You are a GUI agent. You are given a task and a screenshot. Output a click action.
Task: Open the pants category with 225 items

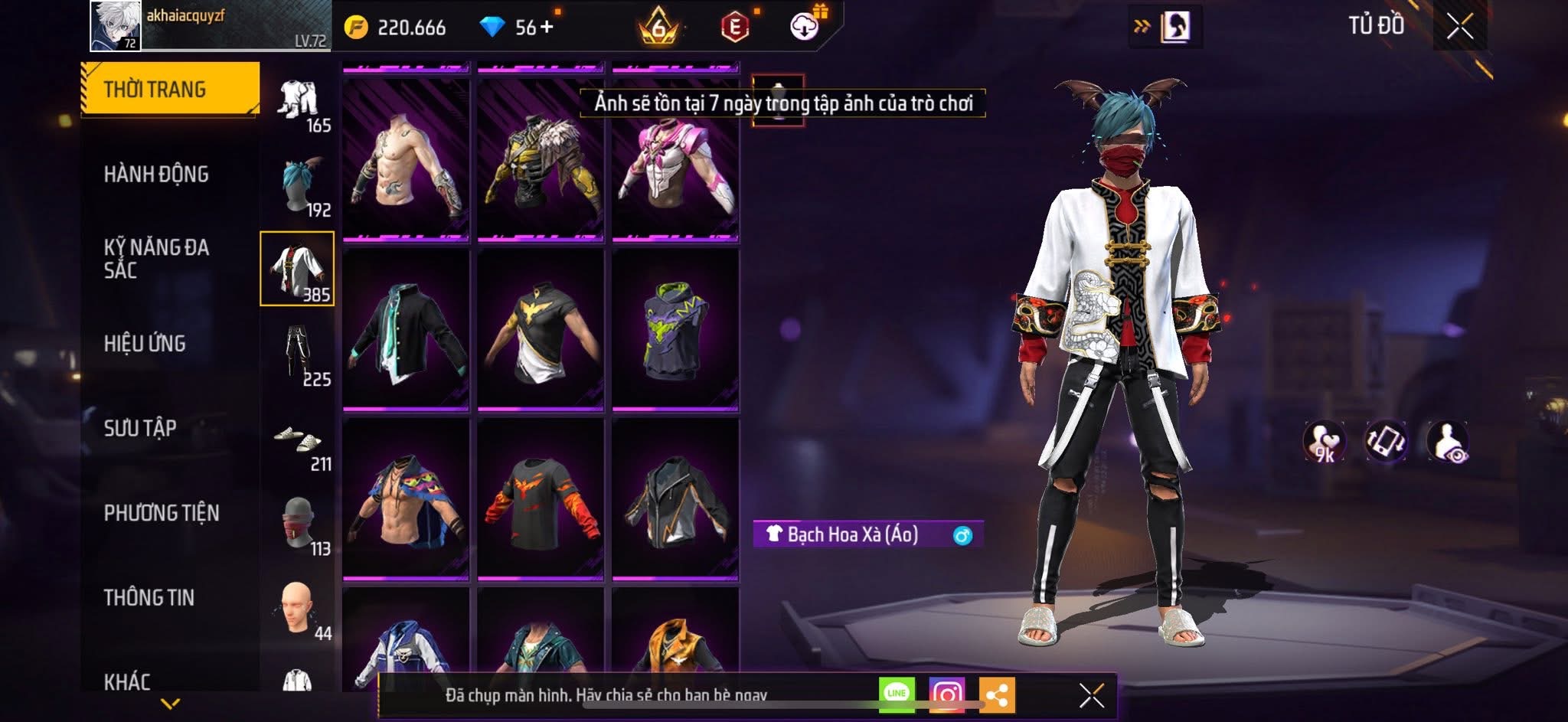[x=299, y=354]
